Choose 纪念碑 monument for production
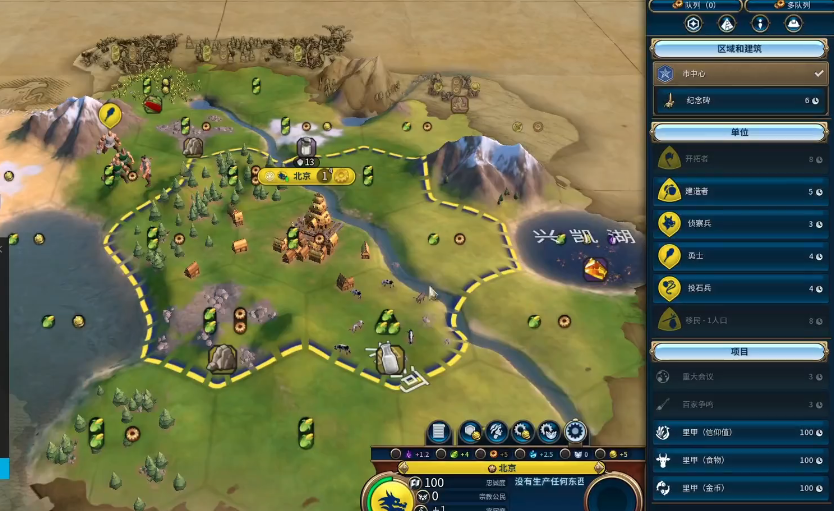Image resolution: width=834 pixels, height=511 pixels. pyautogui.click(x=740, y=101)
